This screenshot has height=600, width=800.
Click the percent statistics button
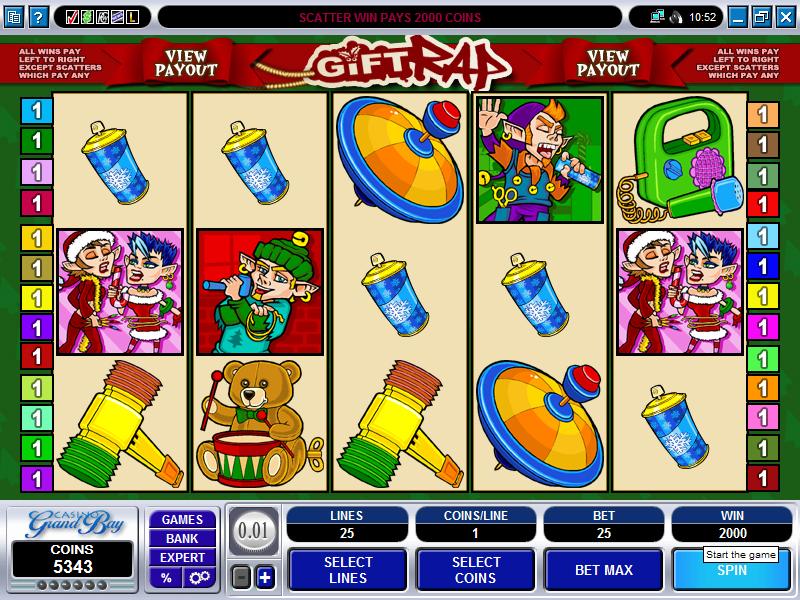(166, 577)
